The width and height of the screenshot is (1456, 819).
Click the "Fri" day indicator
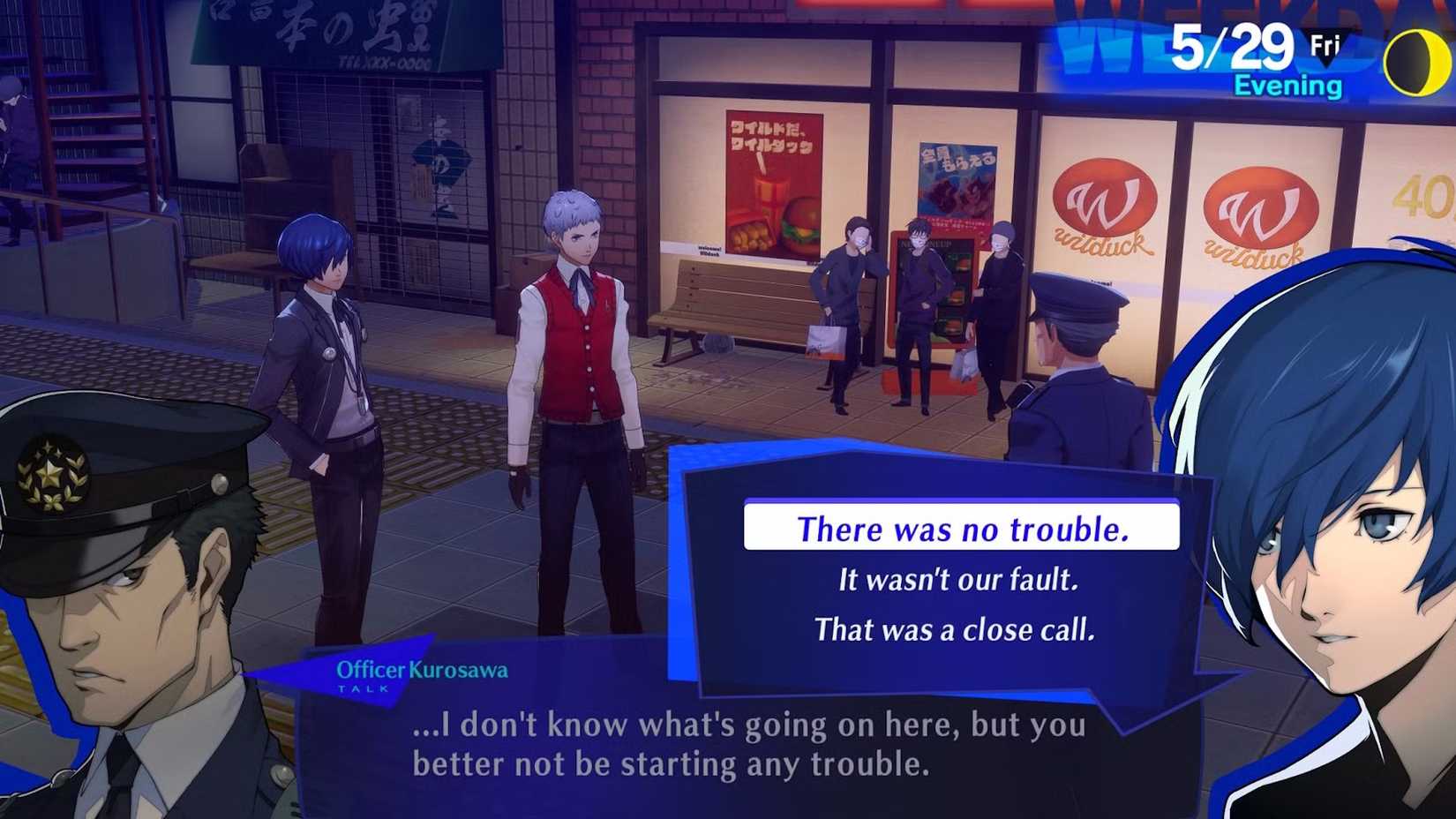(1325, 42)
